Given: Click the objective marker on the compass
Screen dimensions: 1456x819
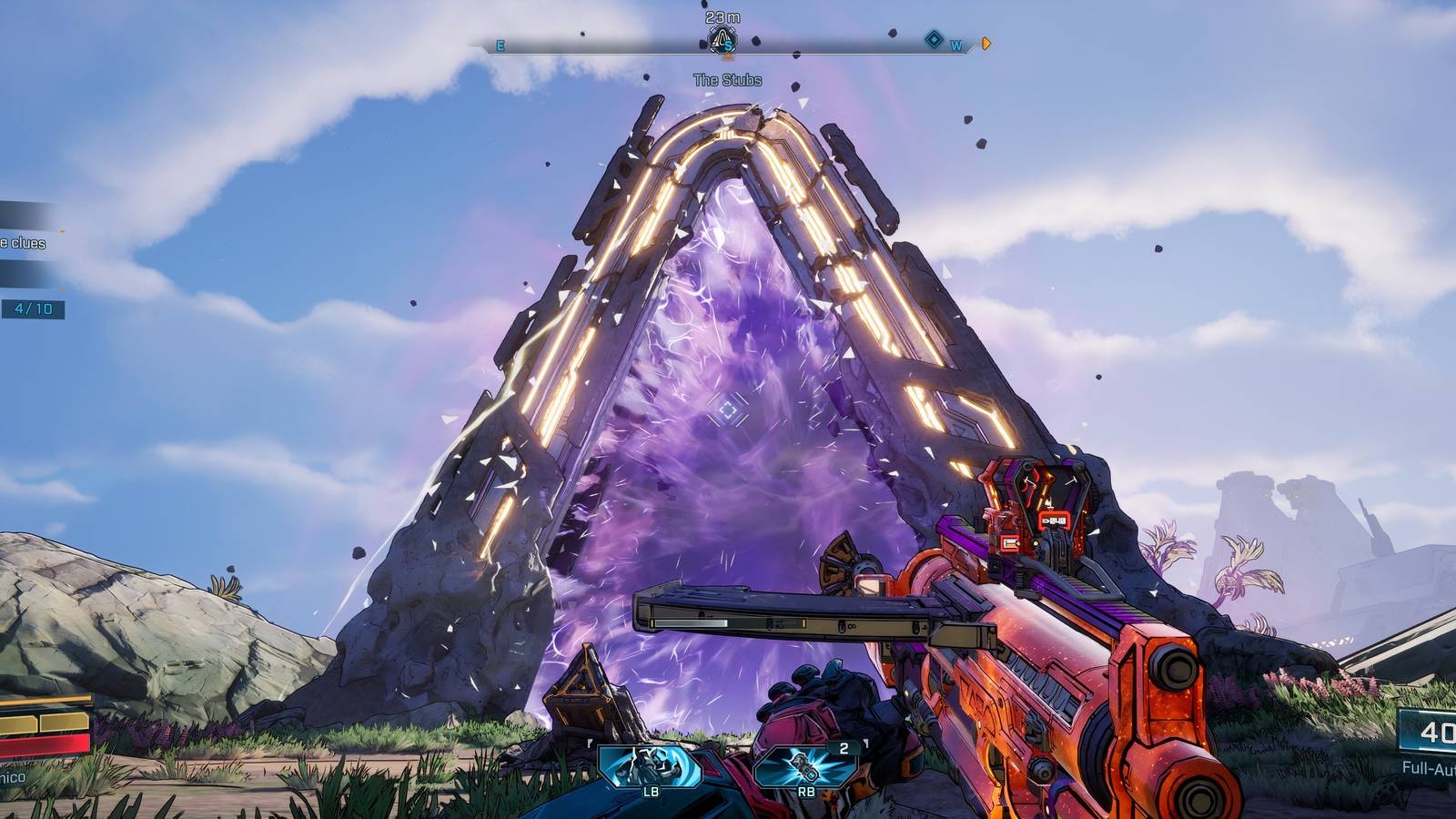Looking at the screenshot, I should click(x=723, y=40).
